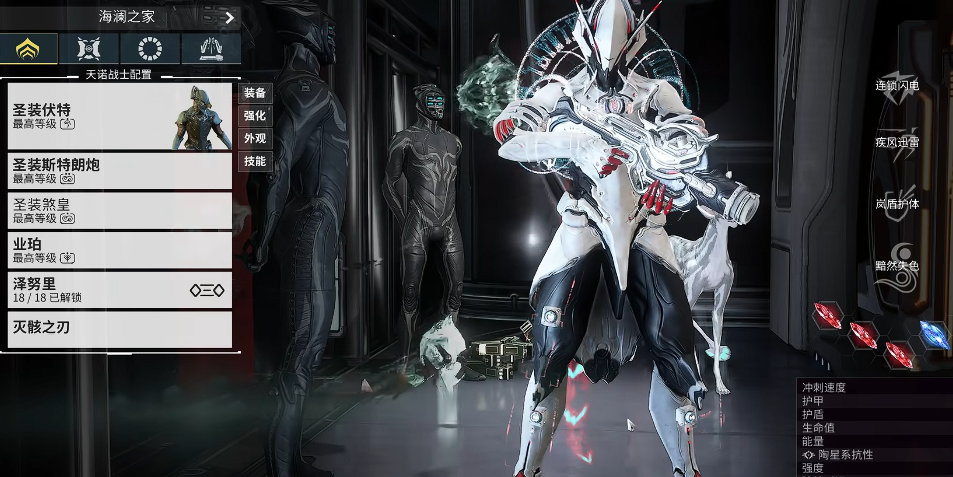Select the 连锁闪电 ability icon
The image size is (953, 477).
point(897,86)
